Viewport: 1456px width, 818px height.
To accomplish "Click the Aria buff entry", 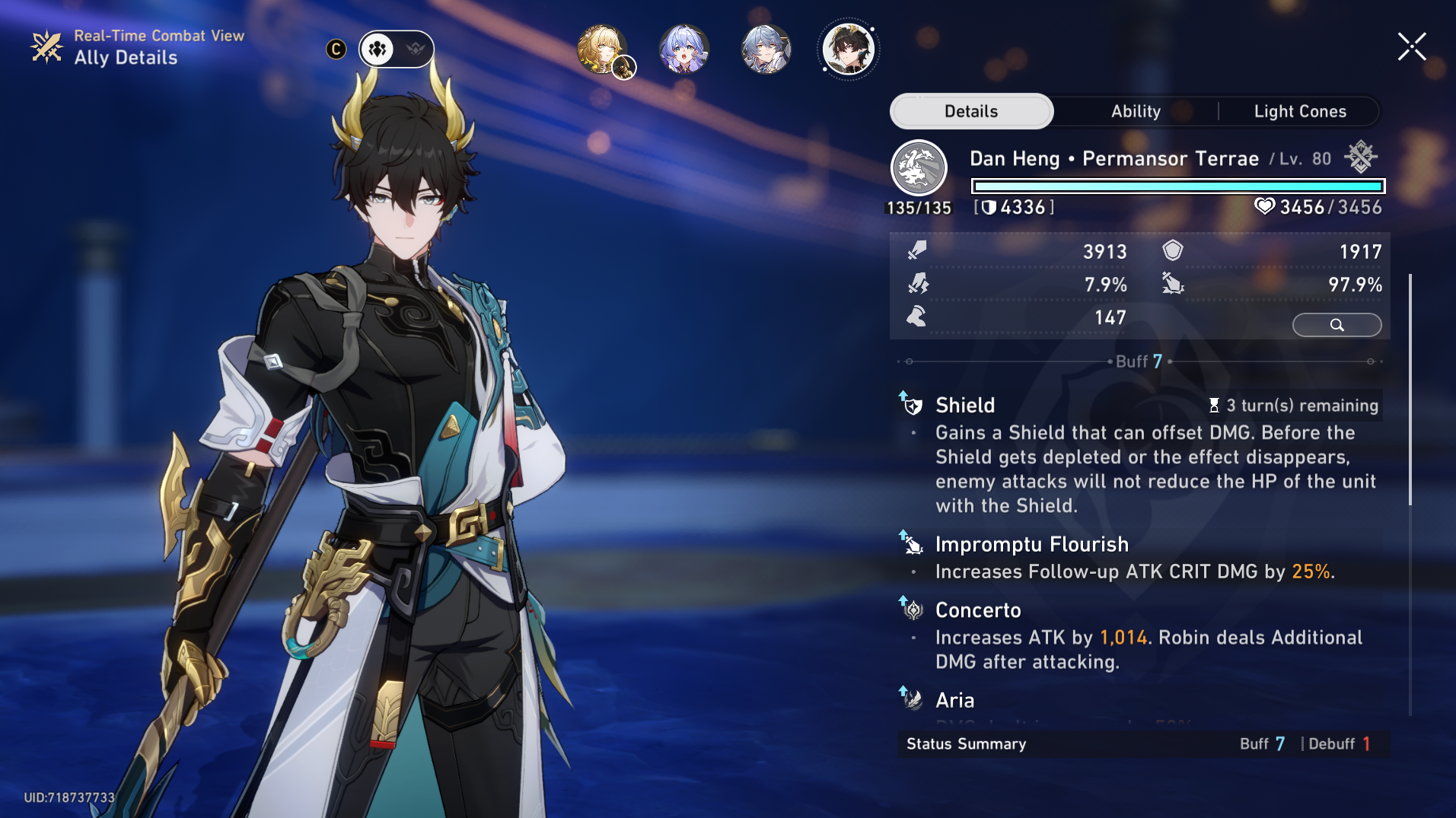I will 954,700.
